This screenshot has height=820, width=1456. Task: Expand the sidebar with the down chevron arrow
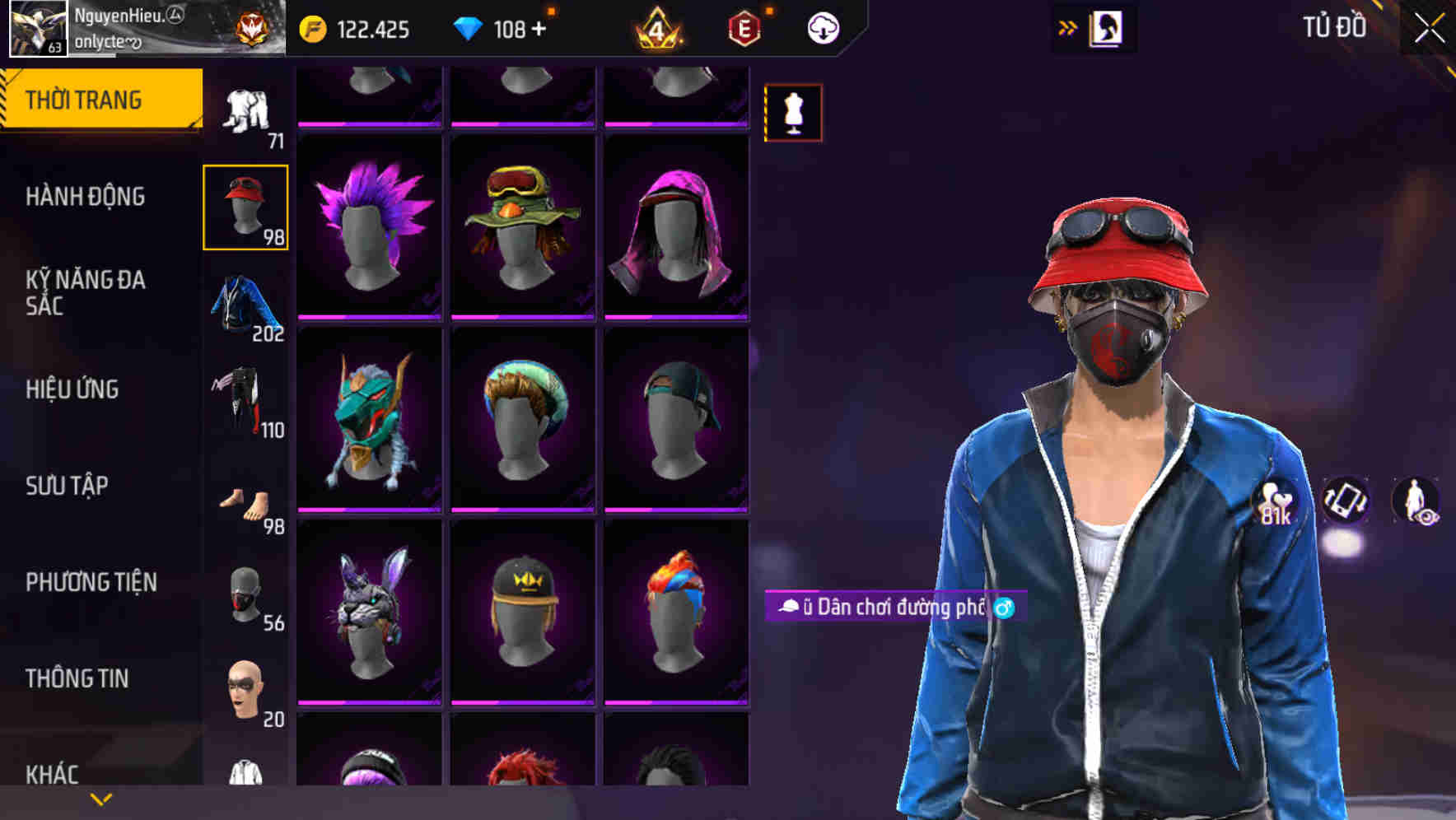(99, 799)
